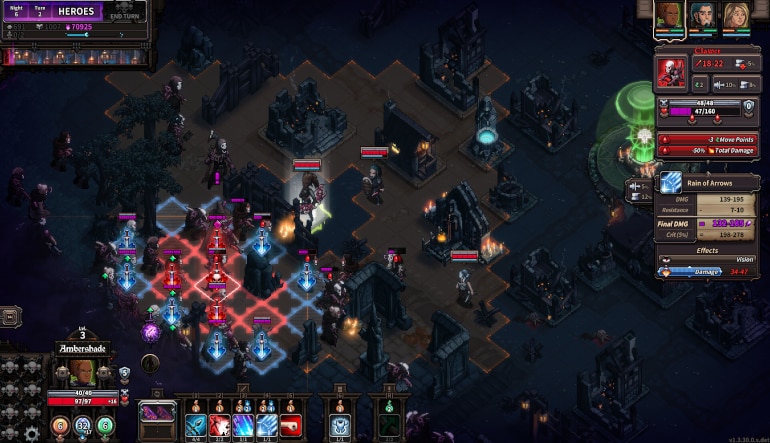Use the red slash attack skill
Image resolution: width=770 pixels, height=443 pixels.
220,424
